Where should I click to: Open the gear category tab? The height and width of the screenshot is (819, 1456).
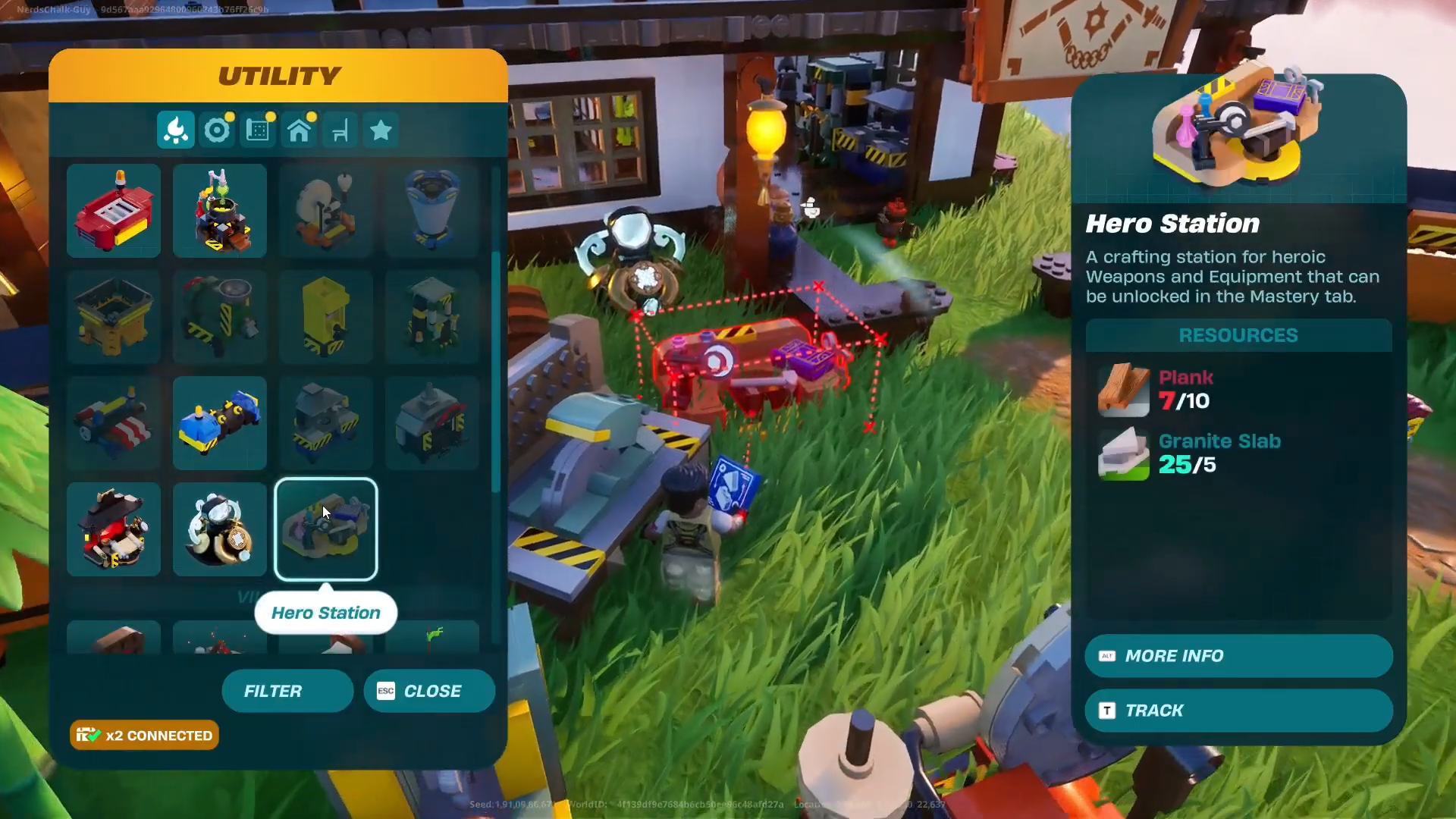(217, 130)
